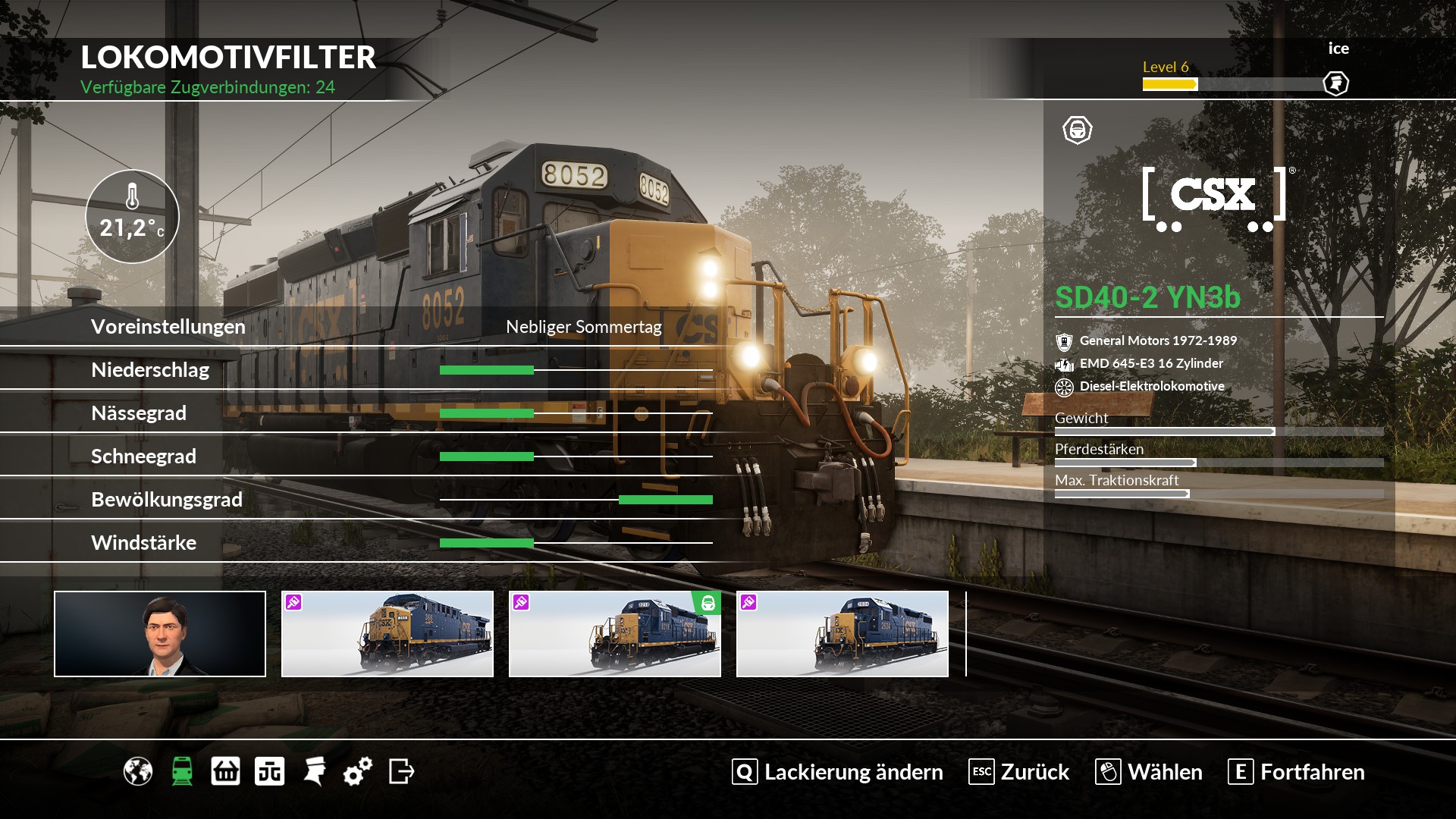
Task: Open the globe world map icon
Action: tap(138, 772)
